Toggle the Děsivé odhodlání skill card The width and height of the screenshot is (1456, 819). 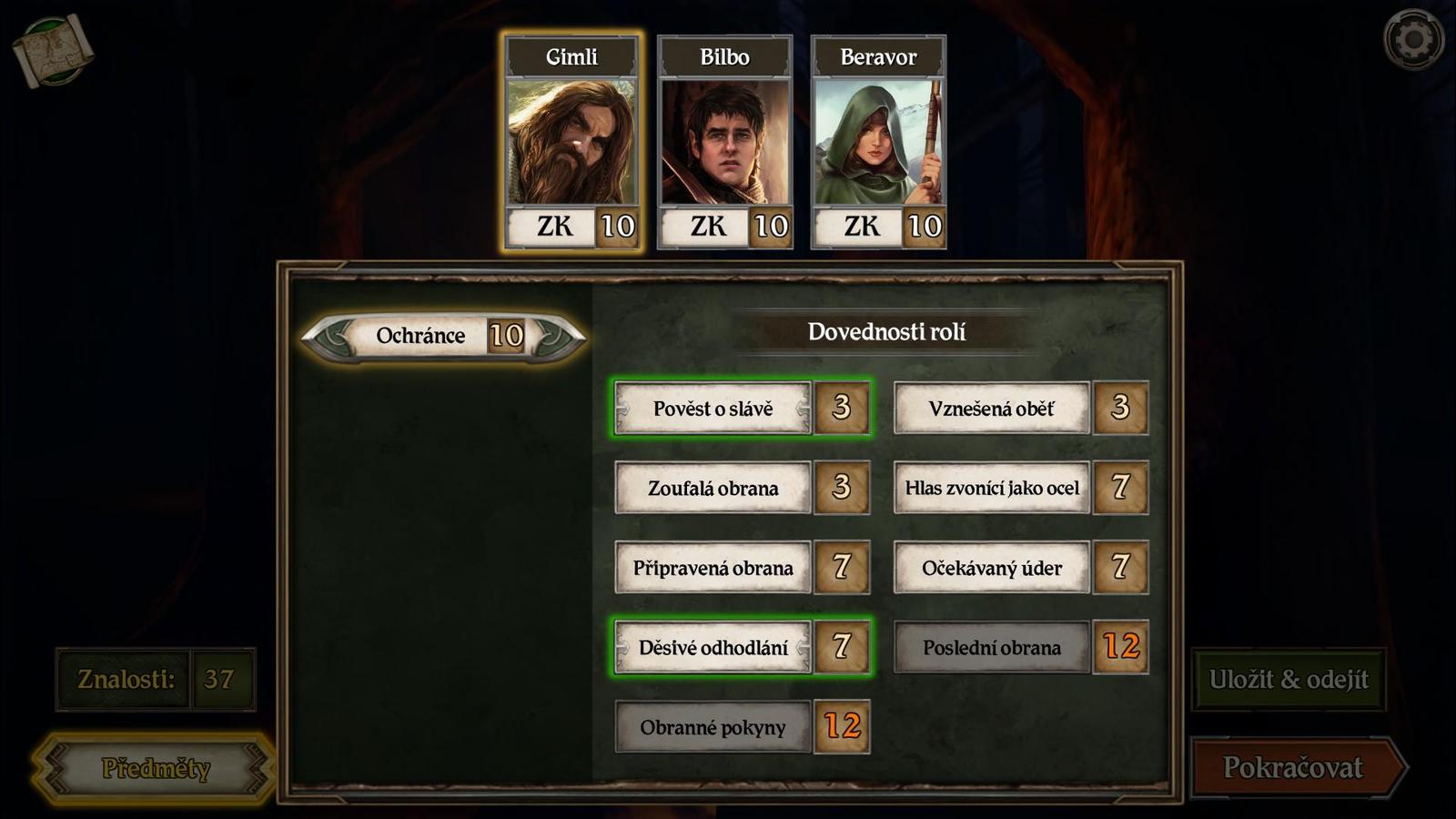(713, 648)
